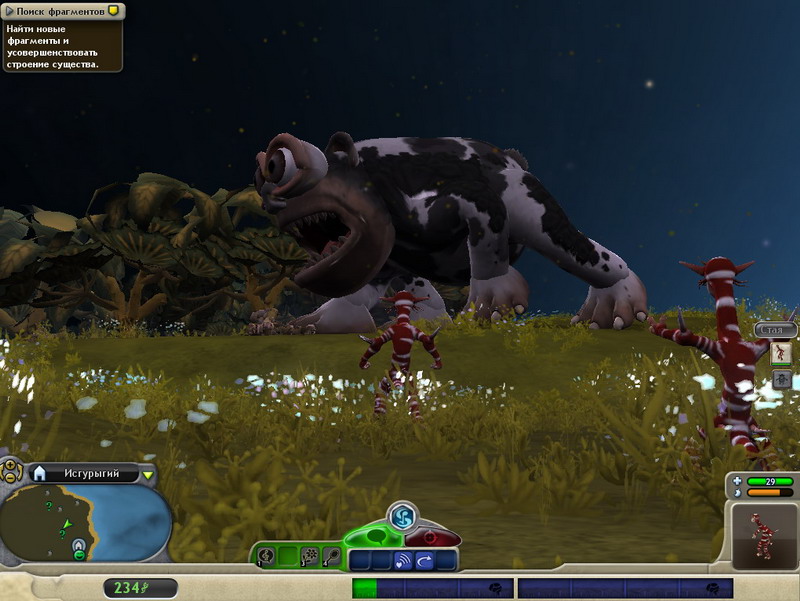Use the third social ability with the flower icon

tap(309, 556)
